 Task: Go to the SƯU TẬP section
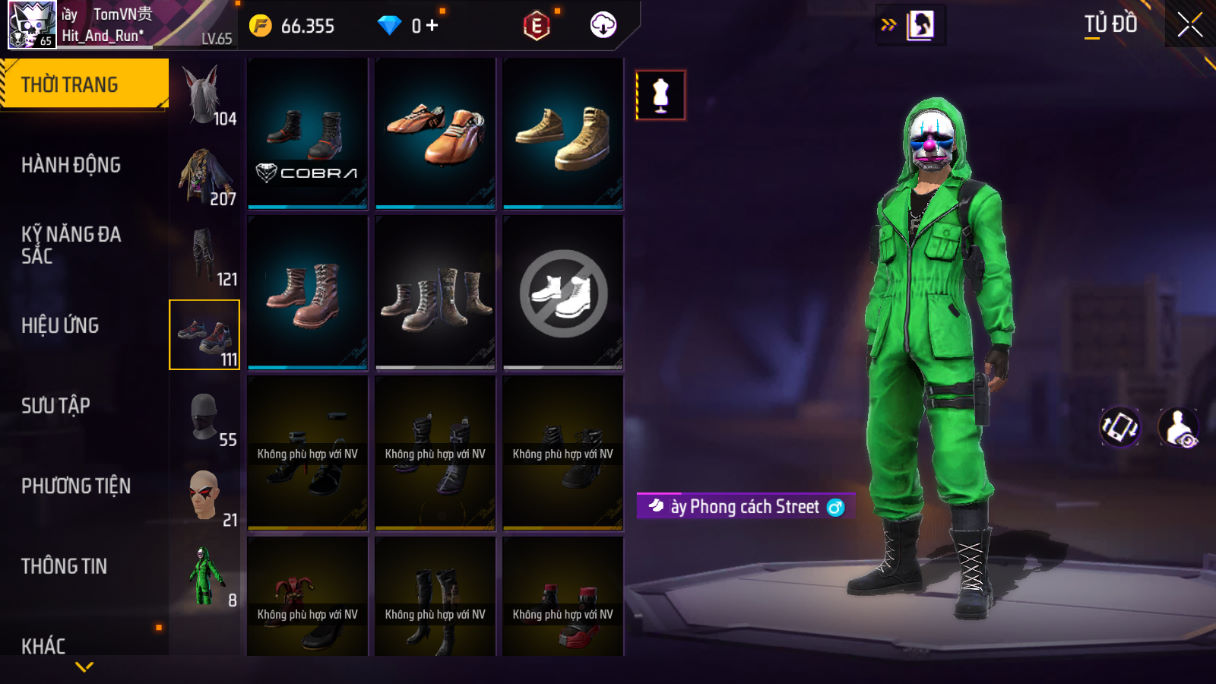click(56, 405)
